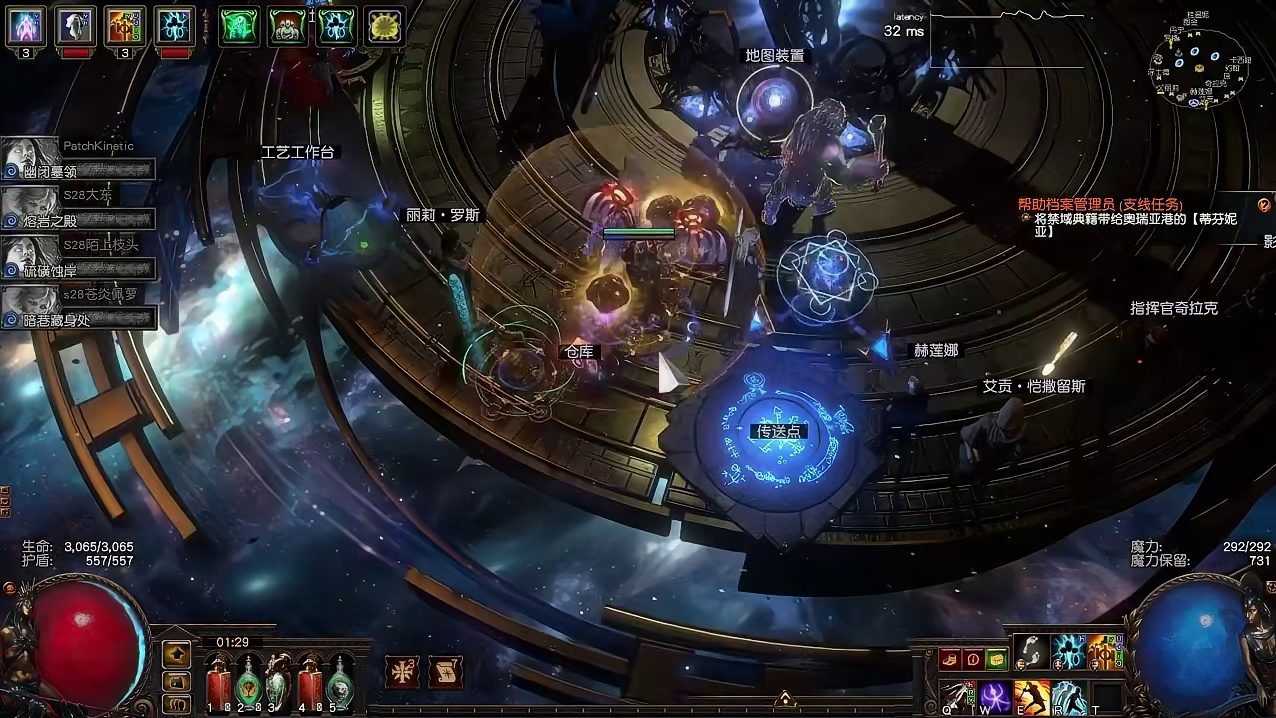Image resolution: width=1276 pixels, height=718 pixels.
Task: Click the portal swirl beside 熔岩之殿
Action: (x=12, y=221)
